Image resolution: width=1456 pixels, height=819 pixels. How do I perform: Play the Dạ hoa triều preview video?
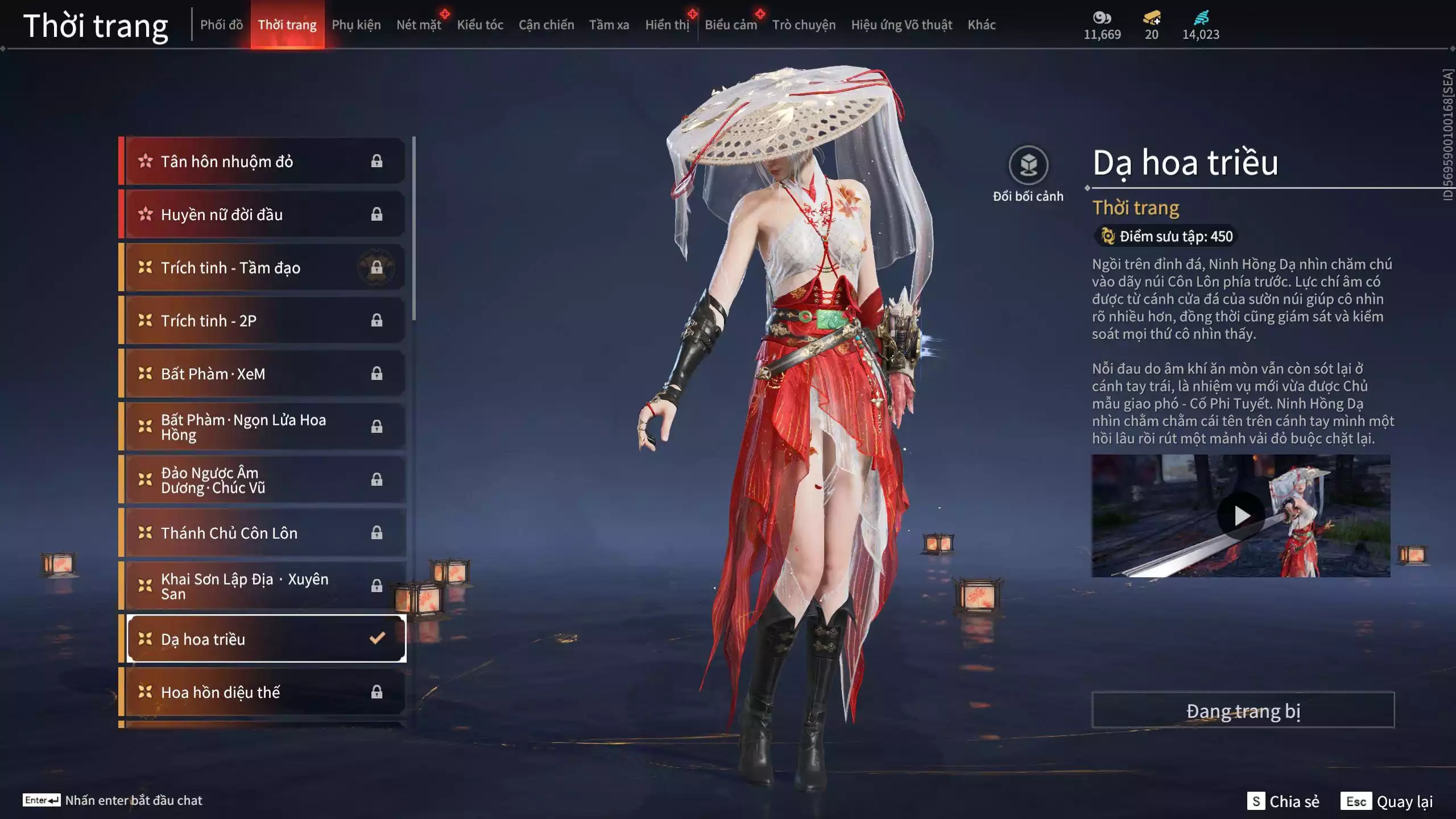[x=1240, y=516]
